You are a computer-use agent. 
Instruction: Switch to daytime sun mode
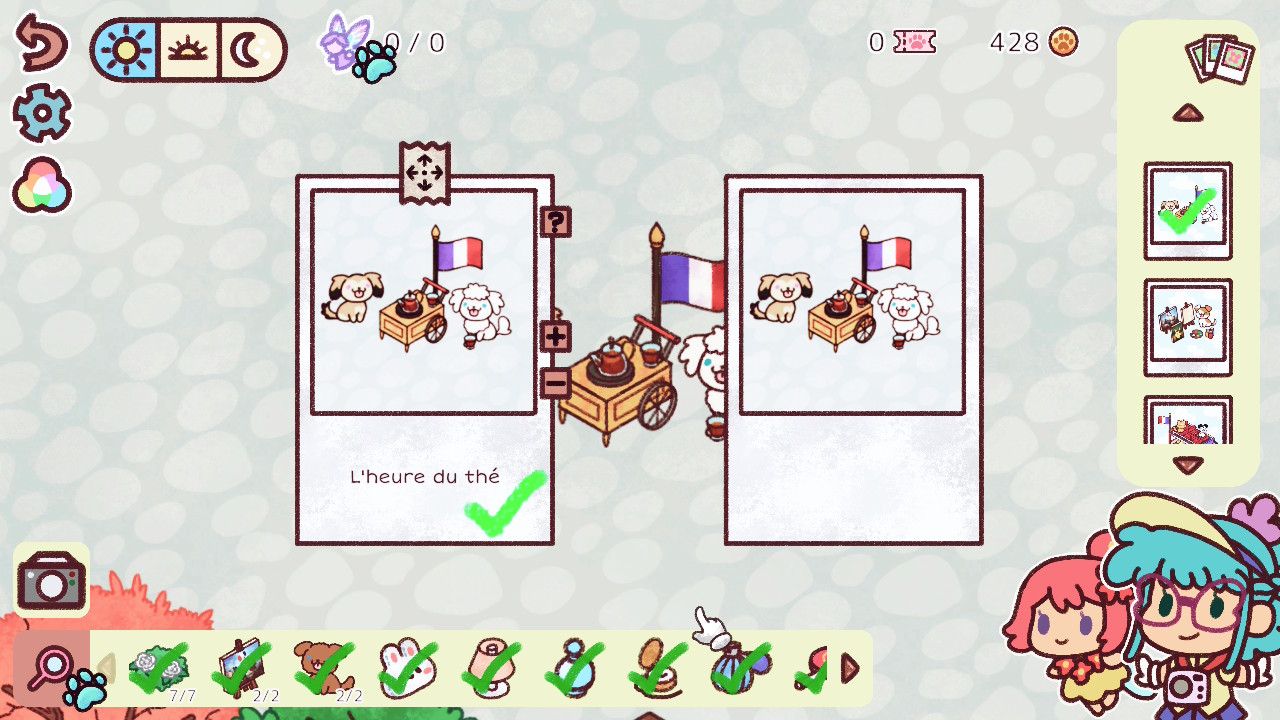pos(127,49)
